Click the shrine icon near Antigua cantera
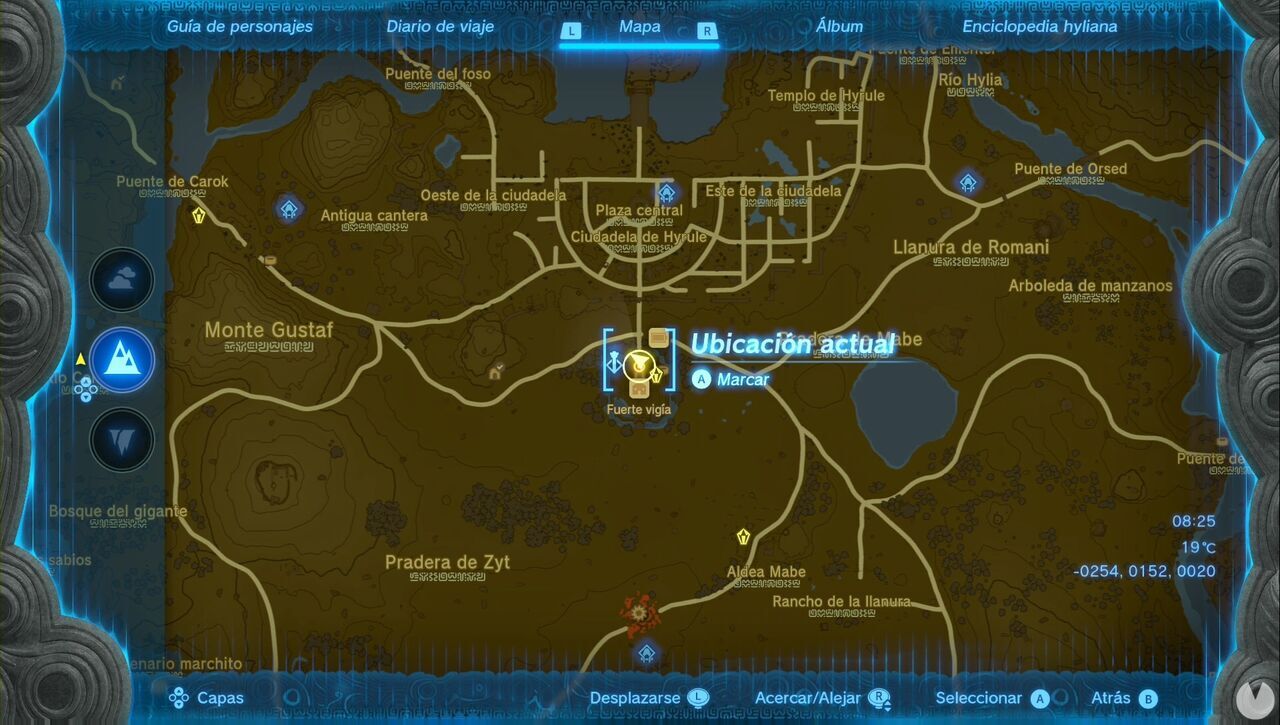The image size is (1280, 725). point(288,208)
